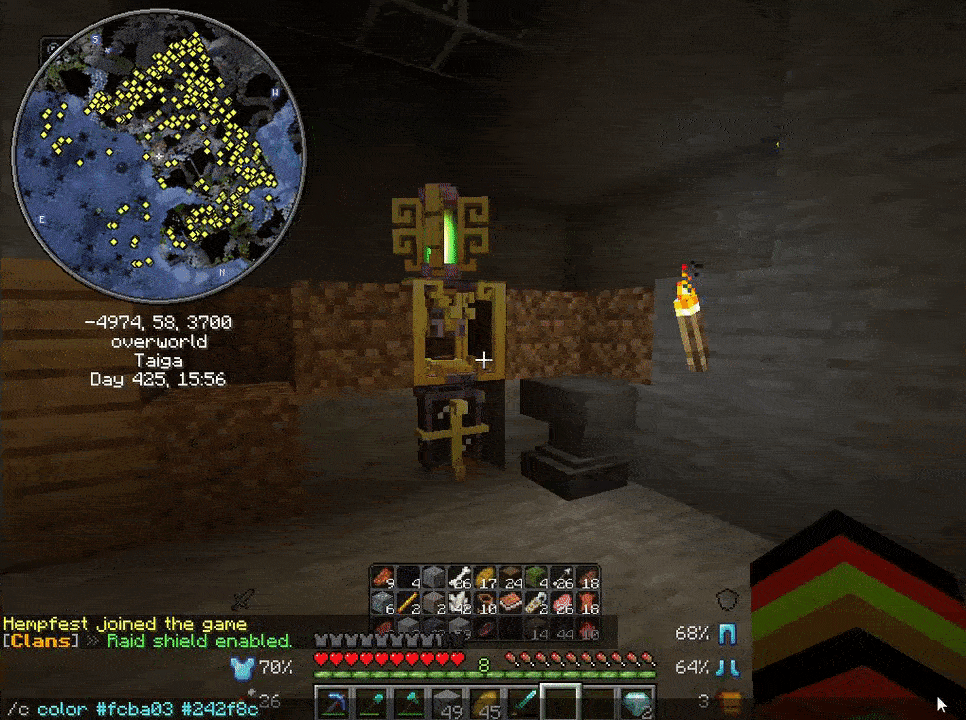This screenshot has height=720, width=966.
Task: Select the diamond axe hotbar slot
Action: pos(409,704)
